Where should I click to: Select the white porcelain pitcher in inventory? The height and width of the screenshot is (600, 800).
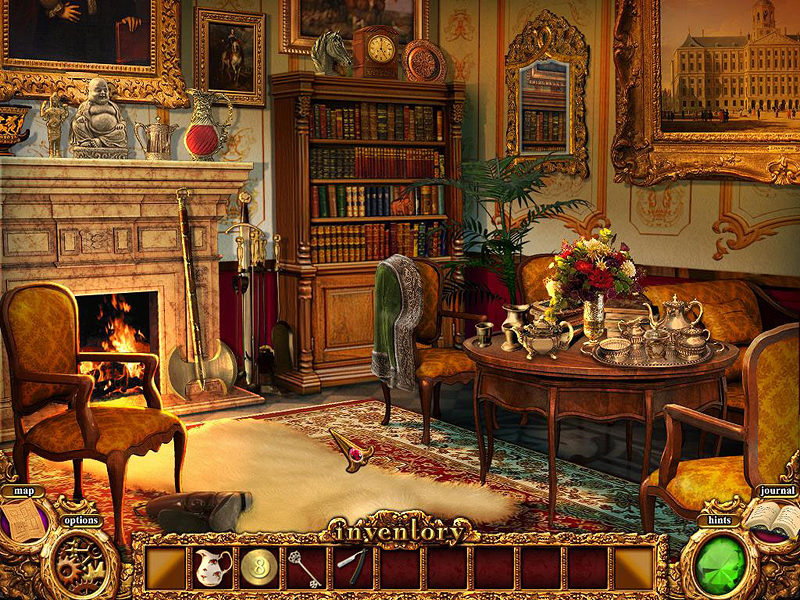(x=212, y=568)
